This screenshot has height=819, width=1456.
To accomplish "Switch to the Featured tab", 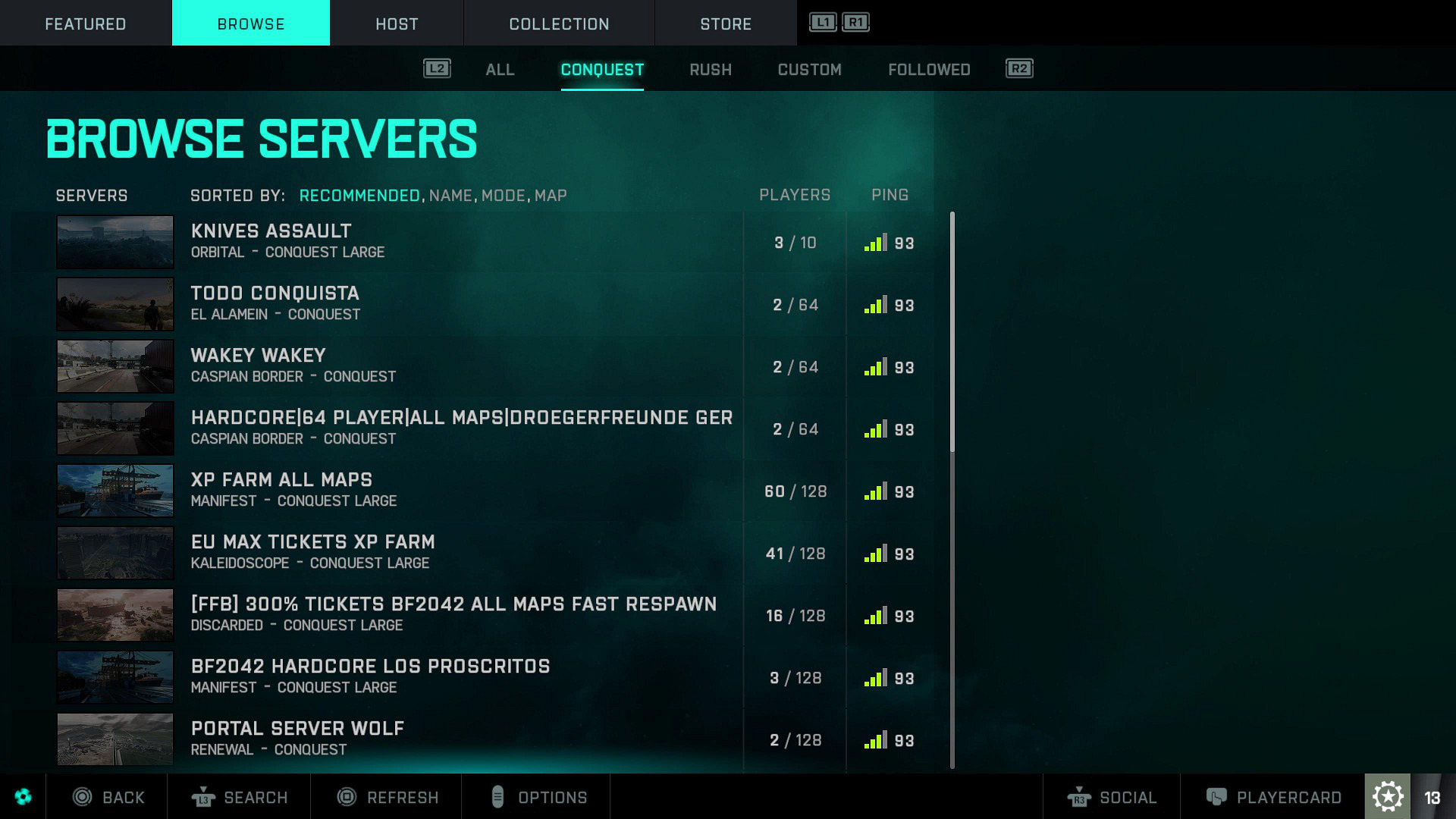I will (x=86, y=24).
